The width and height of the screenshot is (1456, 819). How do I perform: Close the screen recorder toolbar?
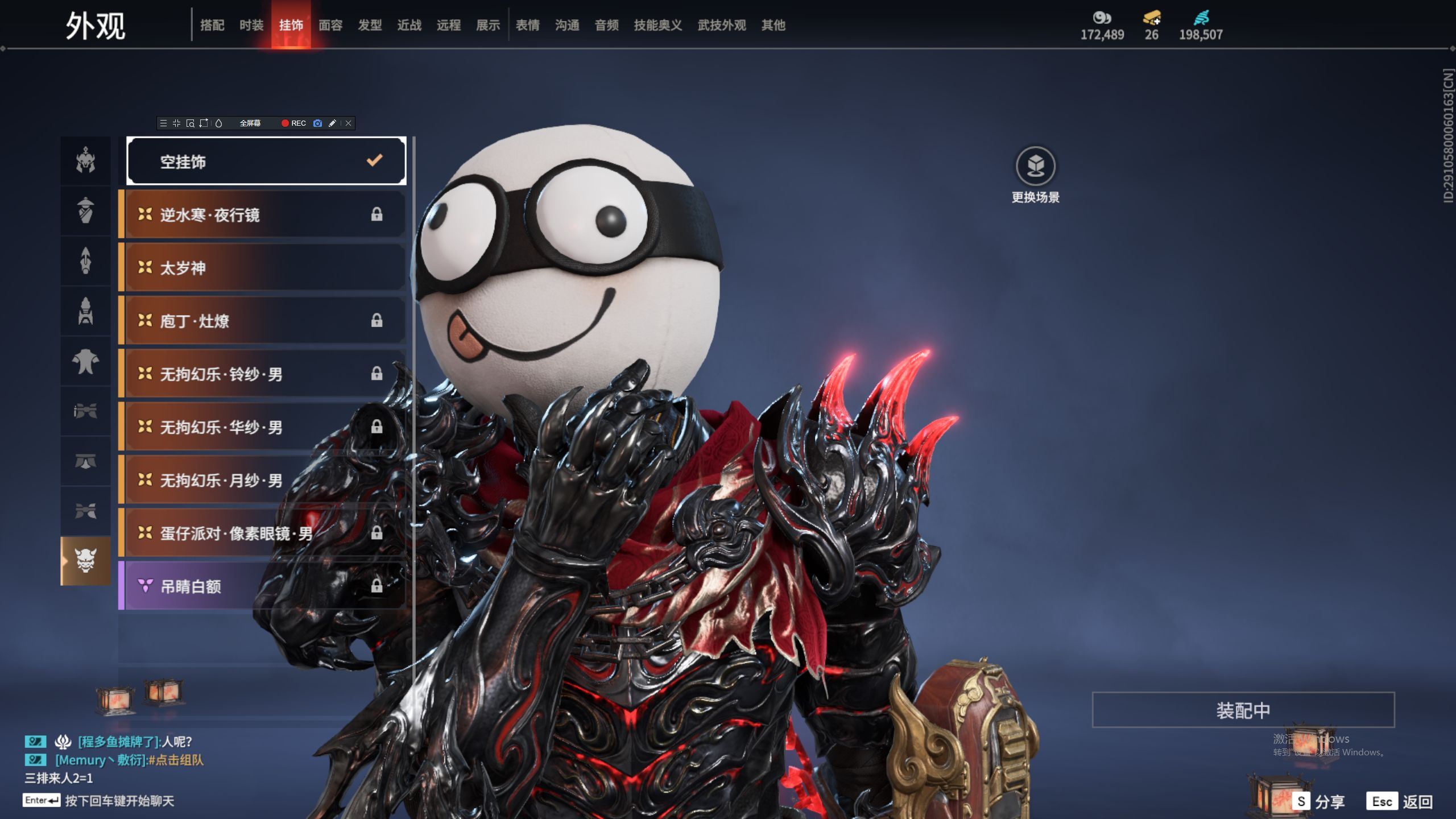[349, 123]
